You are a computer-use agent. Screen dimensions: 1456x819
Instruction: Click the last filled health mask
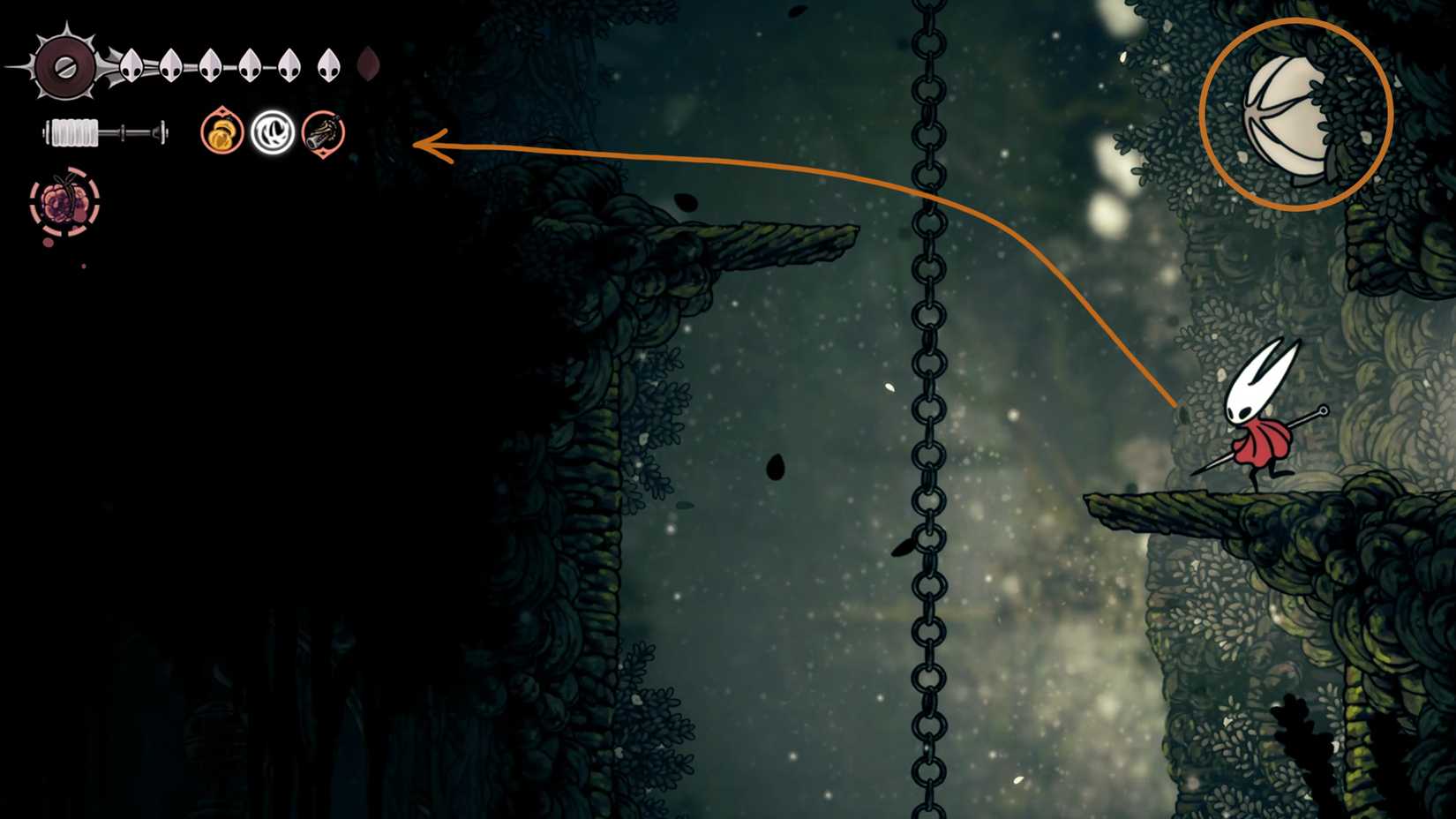[x=328, y=64]
